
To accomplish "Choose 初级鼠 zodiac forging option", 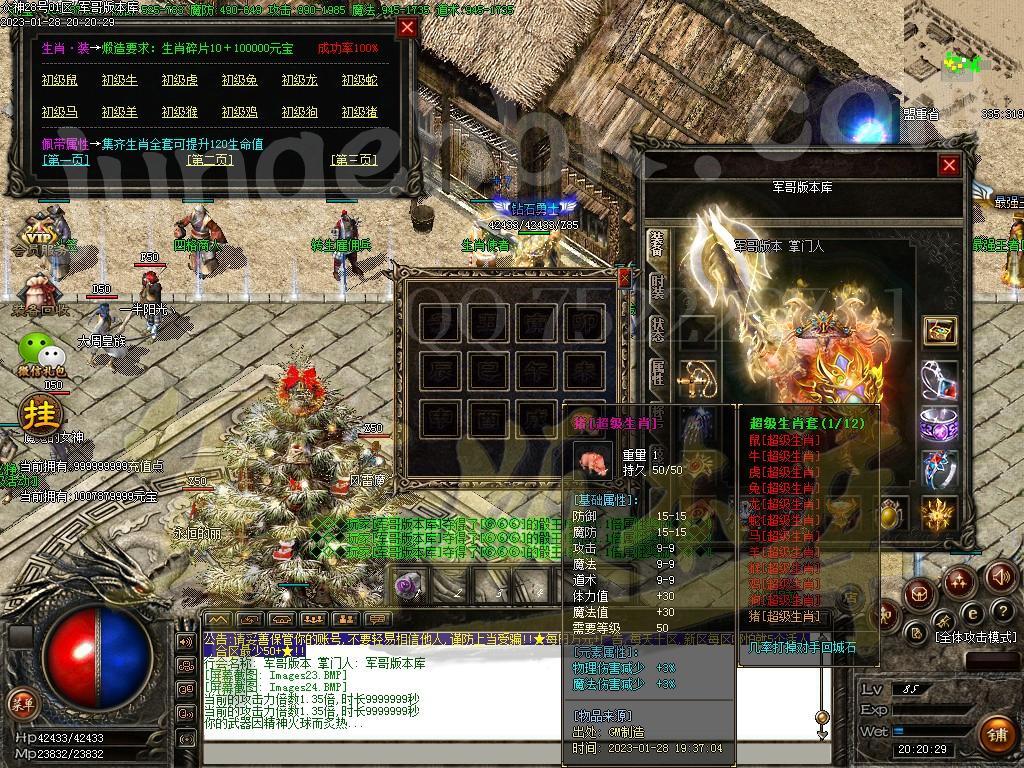I will [59, 81].
